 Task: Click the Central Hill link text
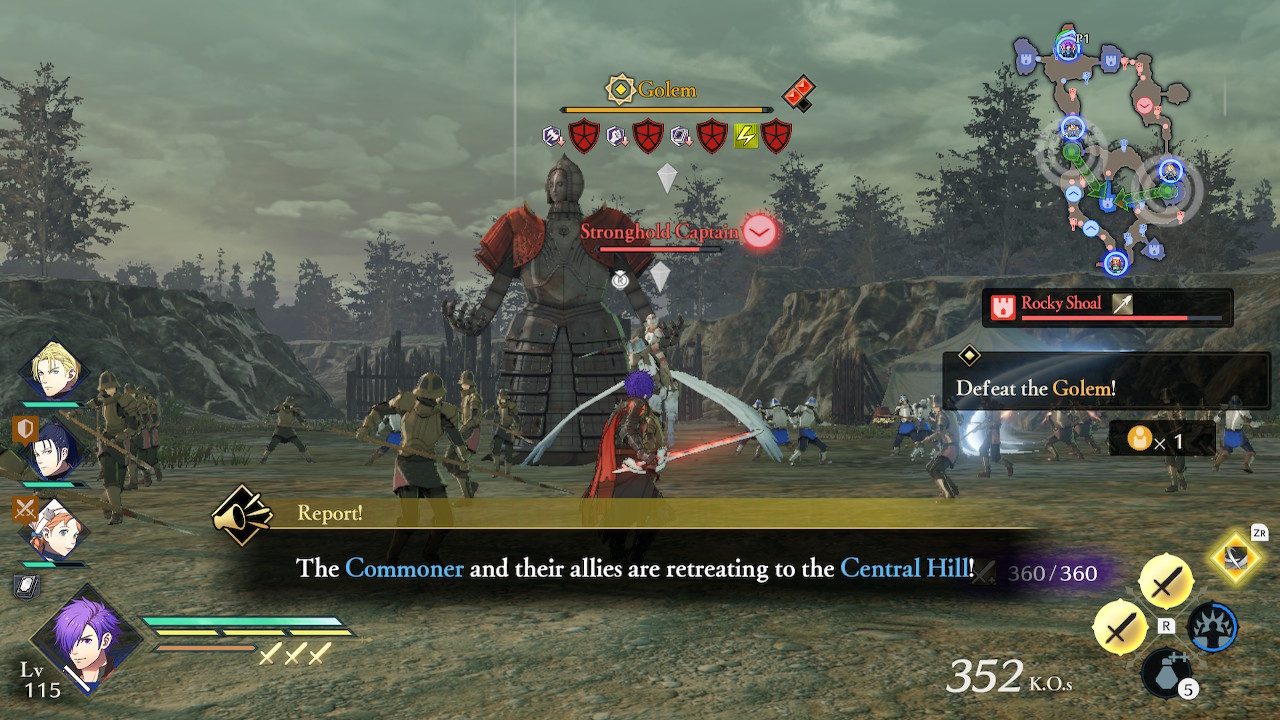click(x=900, y=568)
